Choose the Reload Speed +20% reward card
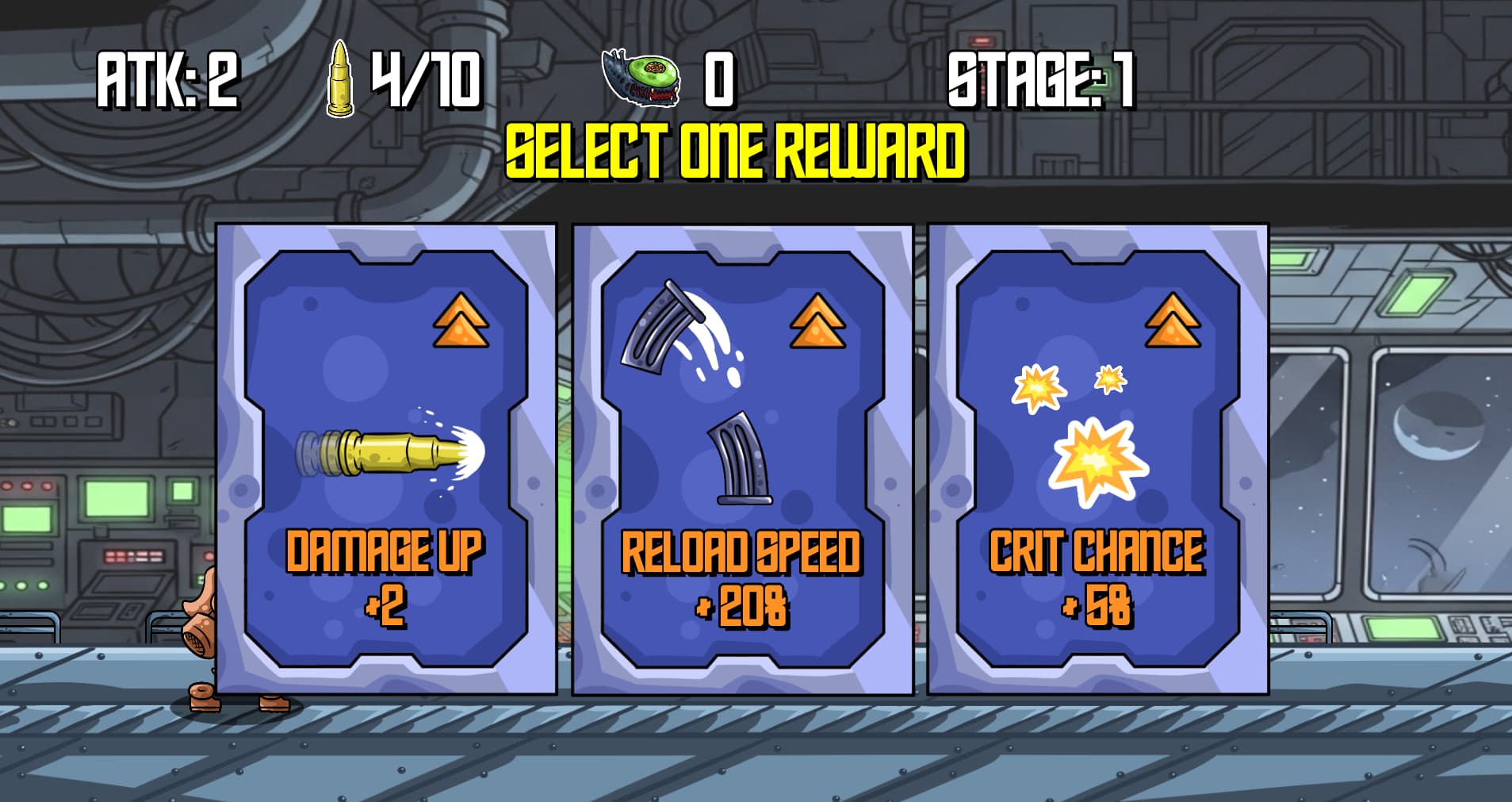The image size is (1512, 802). [742, 459]
